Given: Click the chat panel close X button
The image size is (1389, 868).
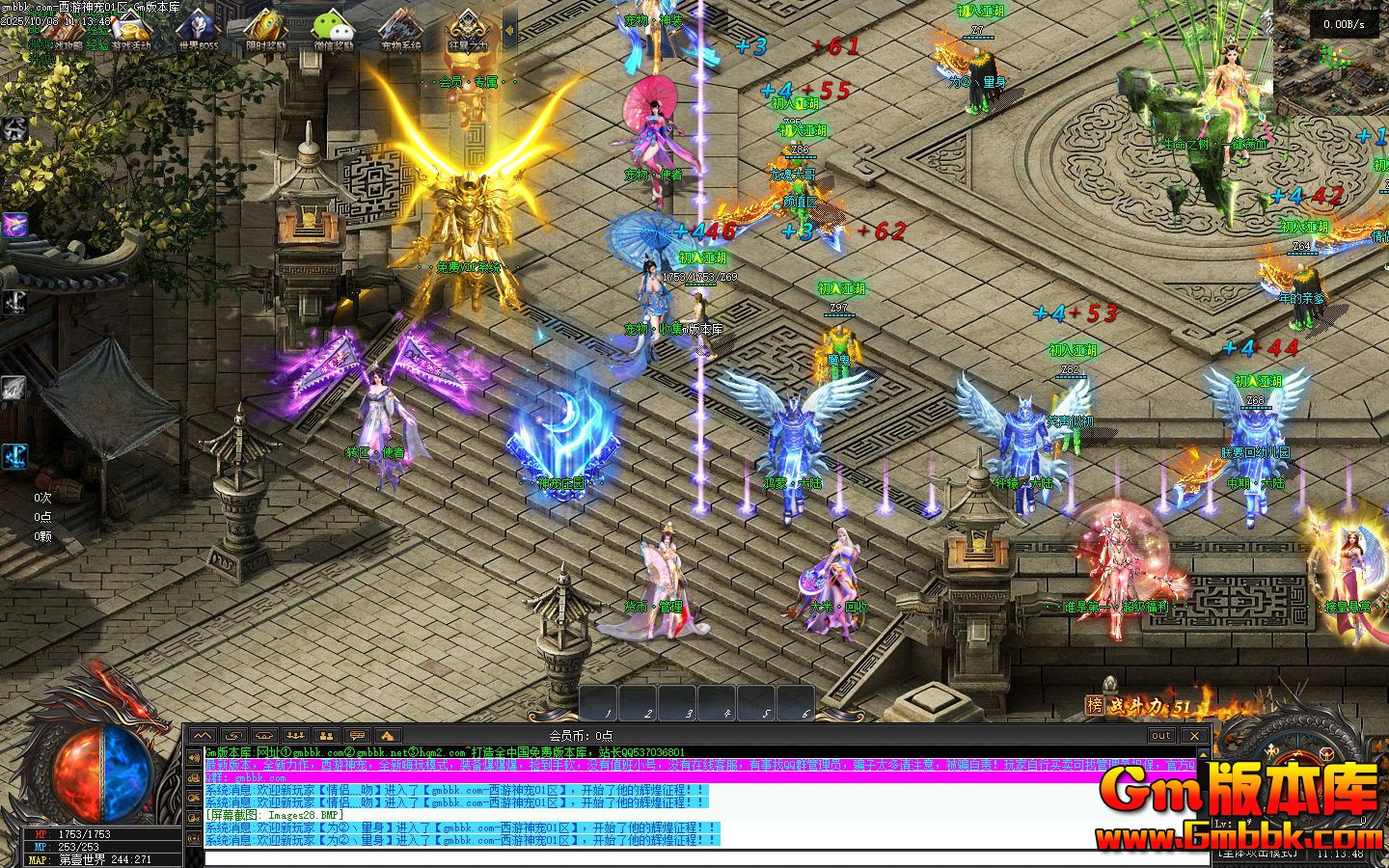Looking at the screenshot, I should pos(1195,736).
